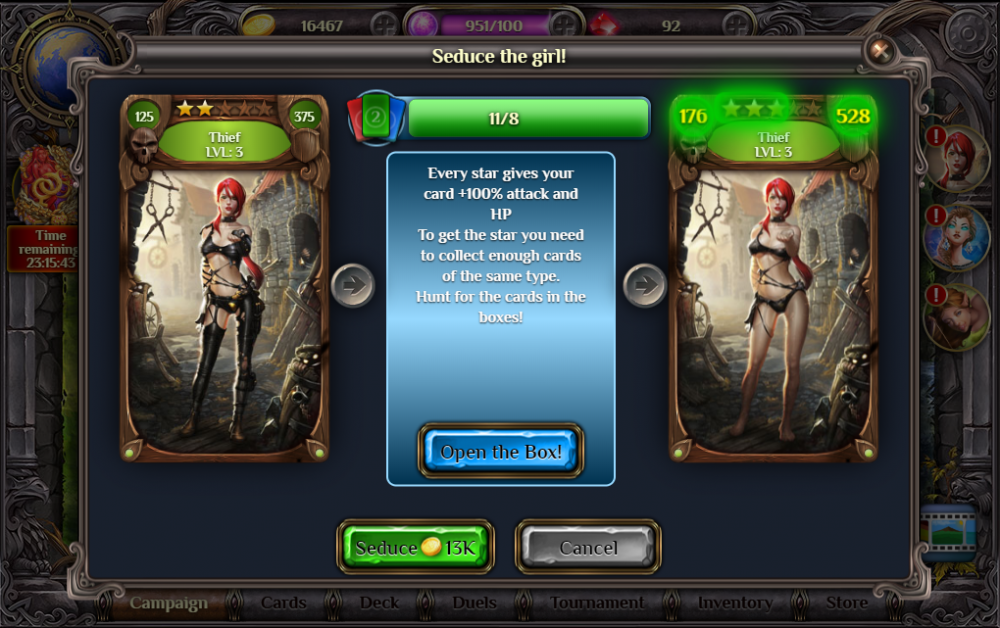Select the upgraded three-star Thief card

773,278
